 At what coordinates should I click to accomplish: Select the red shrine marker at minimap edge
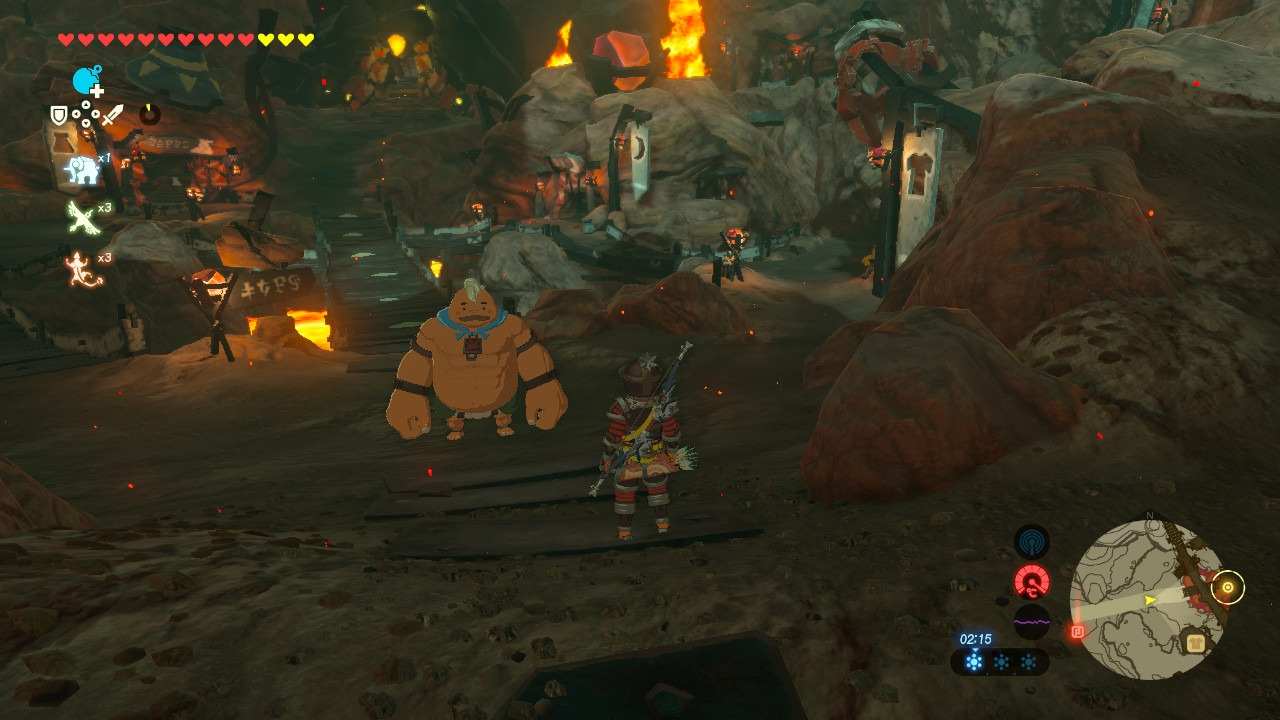coord(1077,631)
